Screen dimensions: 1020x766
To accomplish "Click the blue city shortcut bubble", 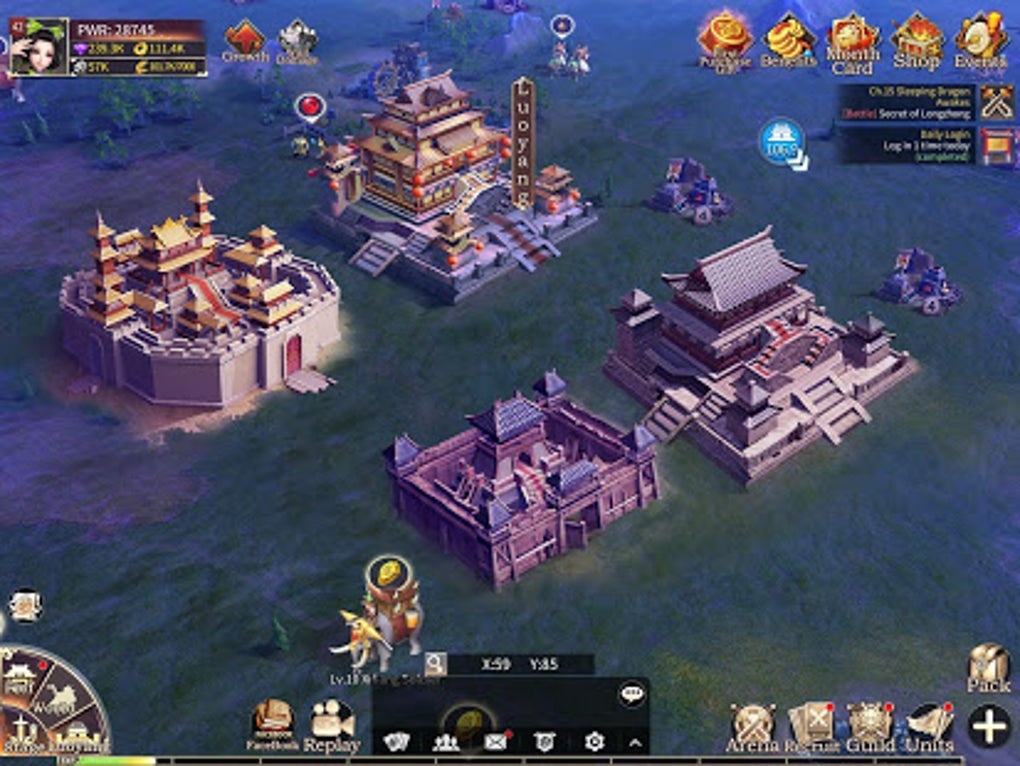I will 782,142.
